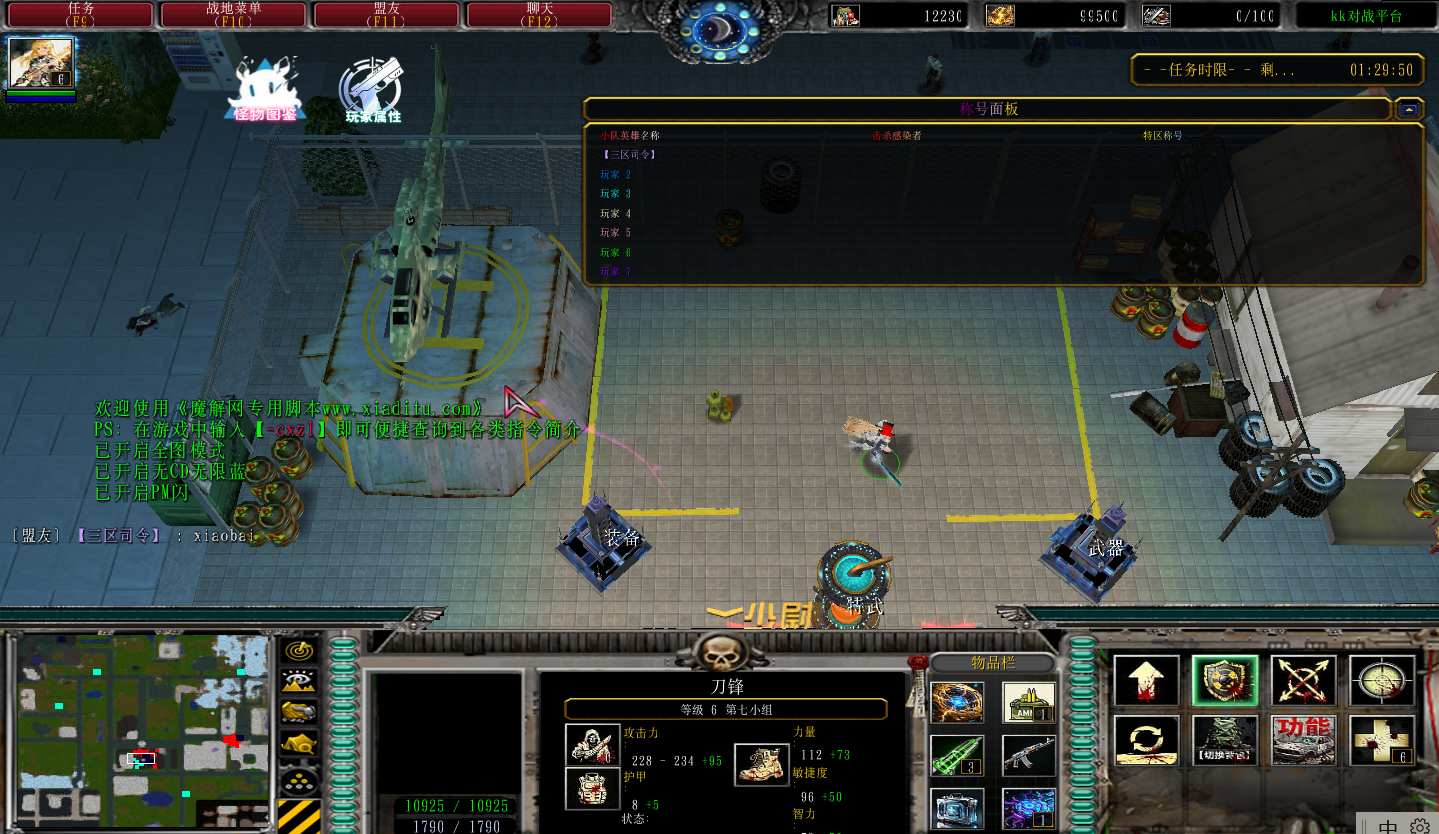The width and height of the screenshot is (1439, 834).
Task: Click on the minimap
Action: point(143,726)
